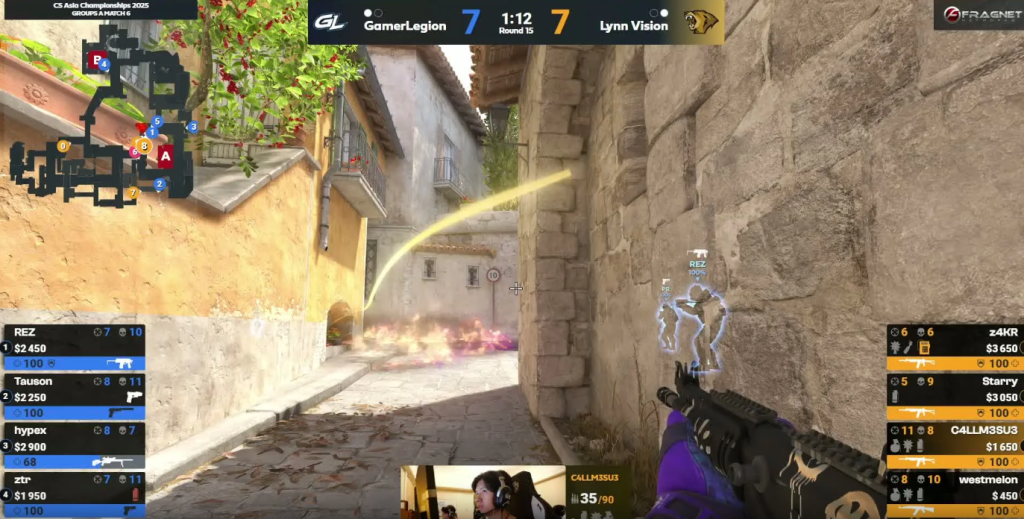Image resolution: width=1024 pixels, height=519 pixels.
Task: Pick C4LLM3SU3's player row
Action: [954, 445]
